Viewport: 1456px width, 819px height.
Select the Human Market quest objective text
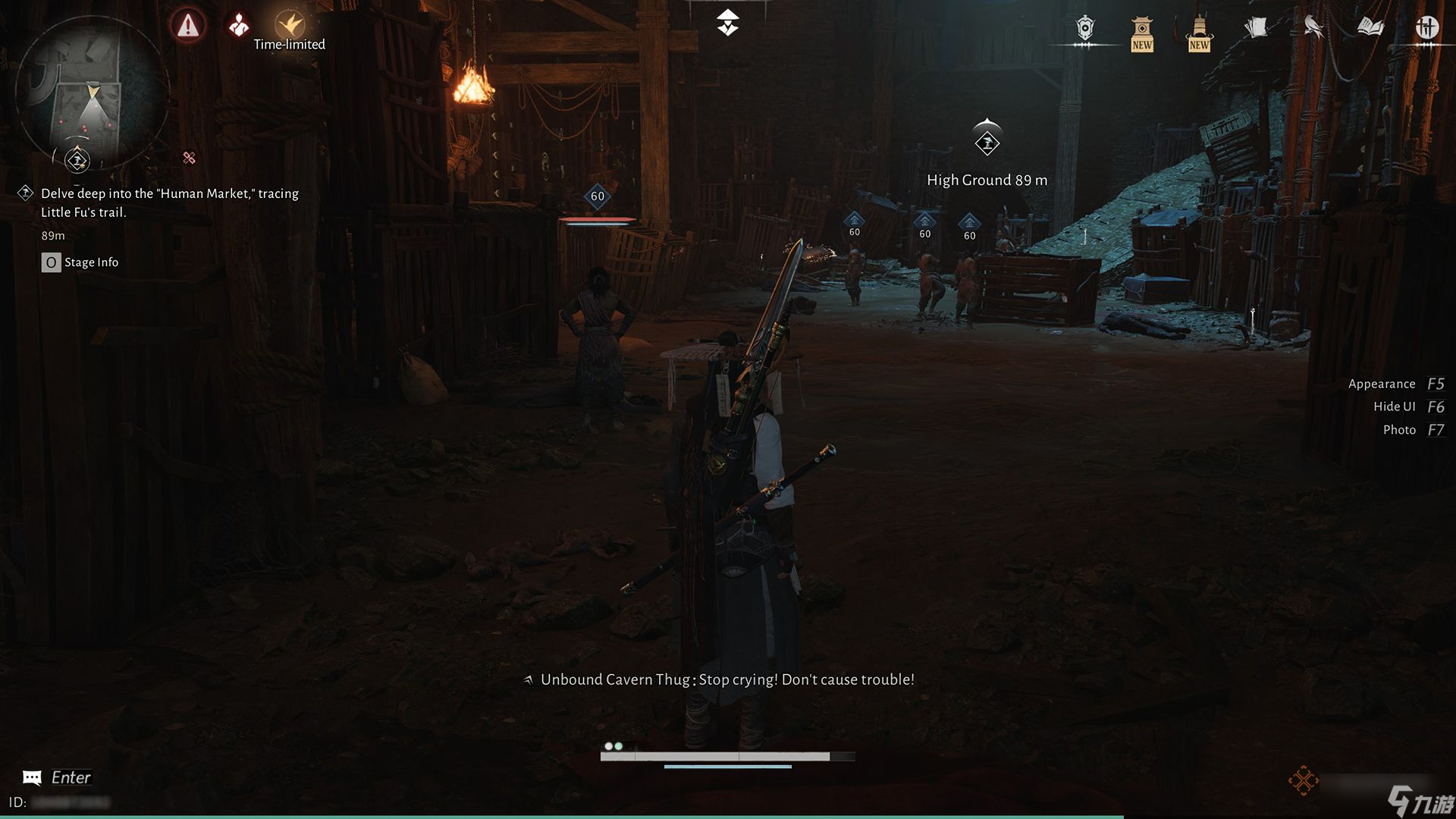[x=170, y=202]
